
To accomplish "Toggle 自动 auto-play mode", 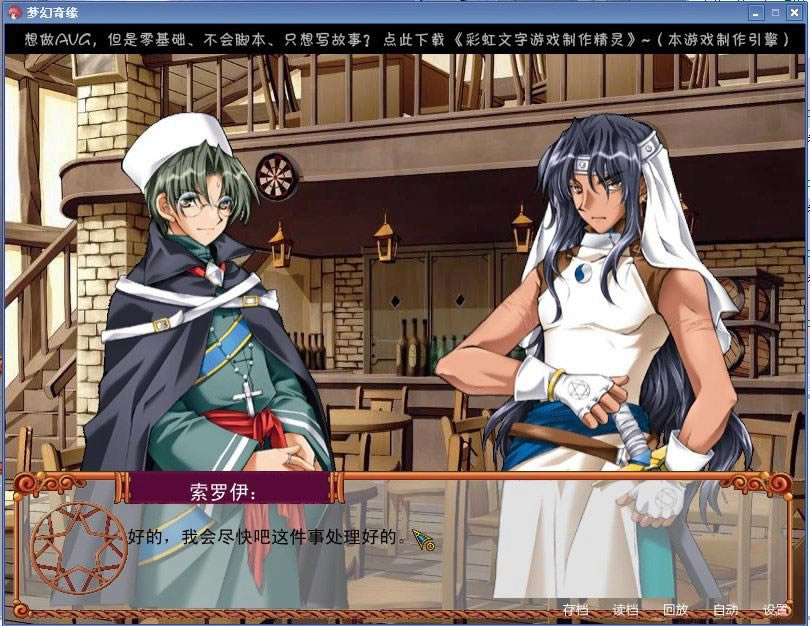I will point(725,609).
